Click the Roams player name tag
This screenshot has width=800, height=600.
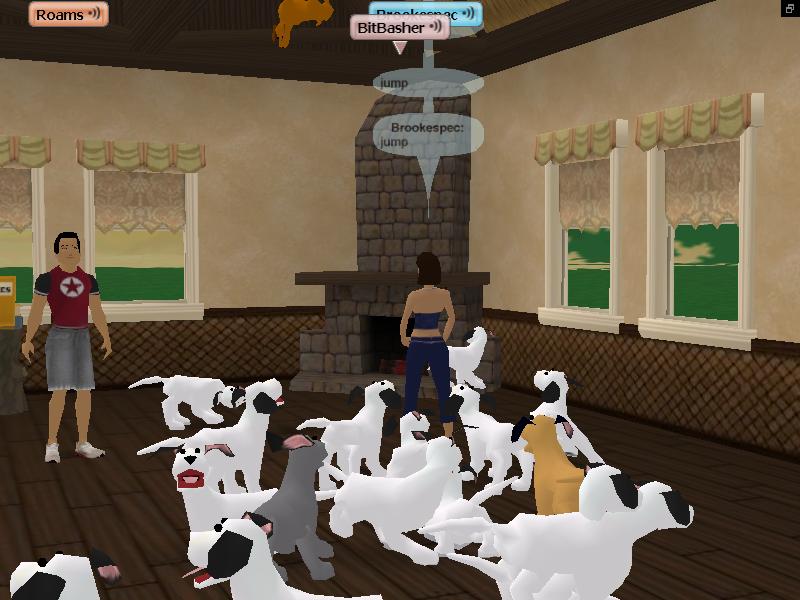(60, 14)
